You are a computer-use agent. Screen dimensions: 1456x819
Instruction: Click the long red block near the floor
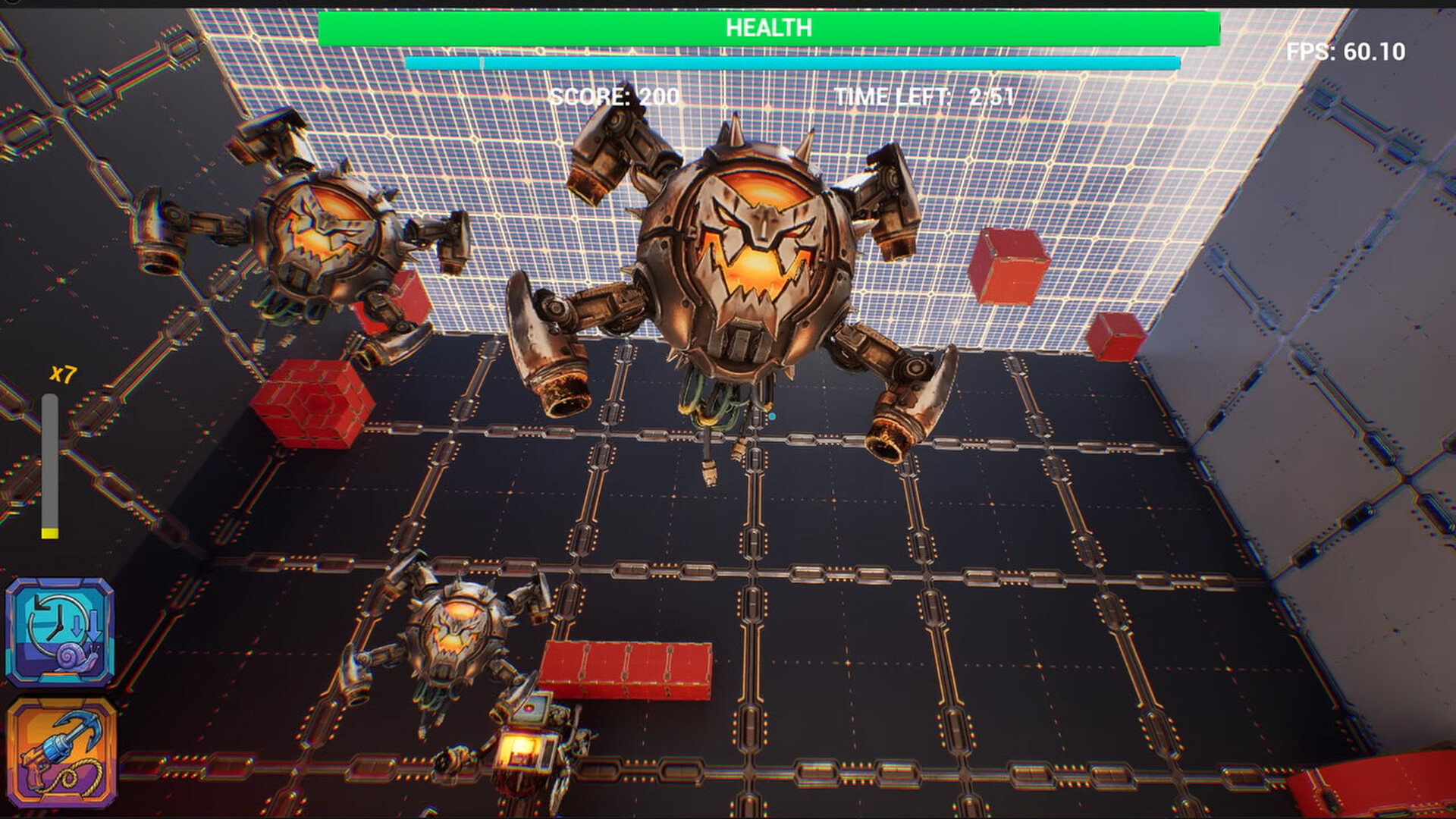(x=626, y=667)
